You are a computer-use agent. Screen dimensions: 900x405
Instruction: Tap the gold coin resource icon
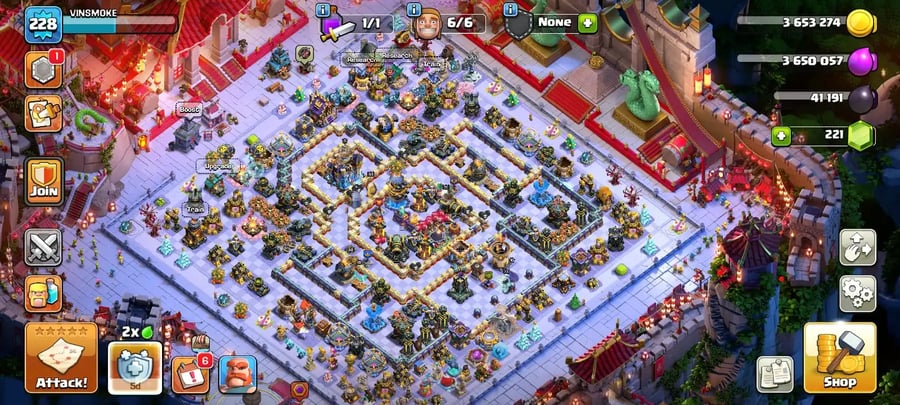point(859,23)
